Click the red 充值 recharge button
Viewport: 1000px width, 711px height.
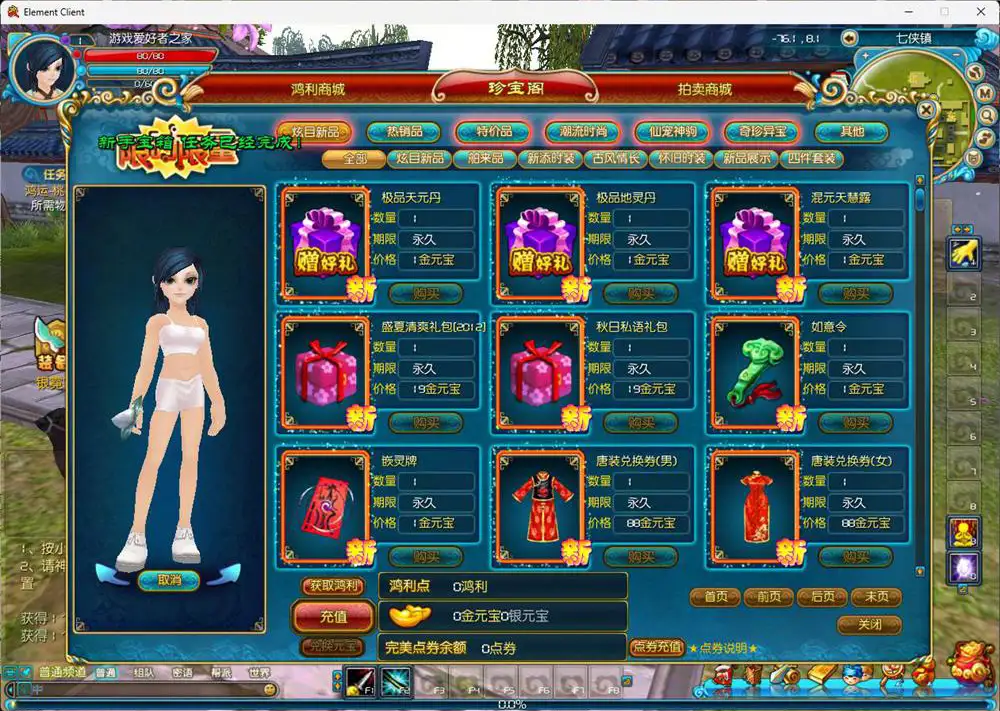pyautogui.click(x=333, y=616)
